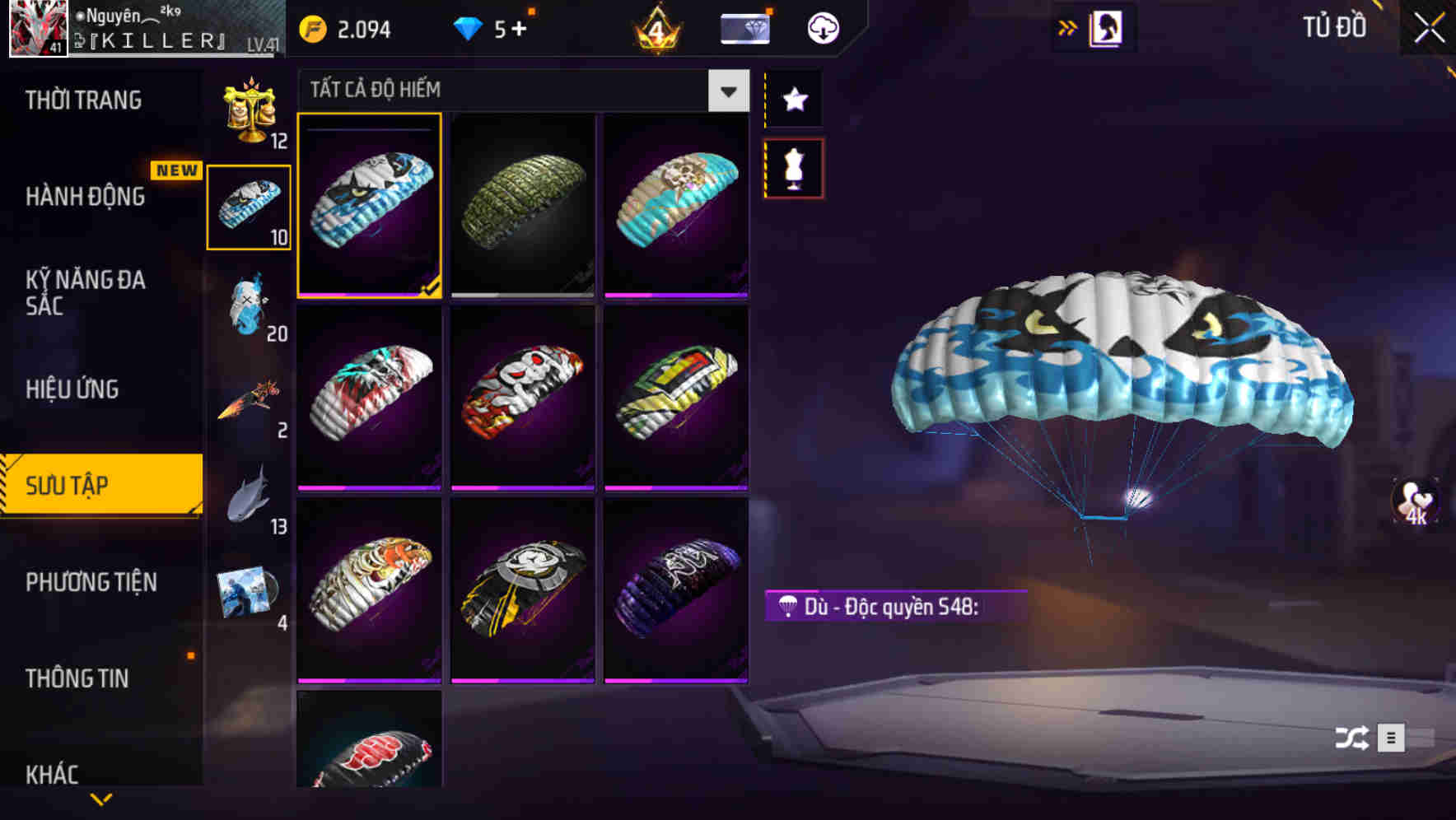The height and width of the screenshot is (820, 1456).
Task: Expand the left menu with bottom chevron arrow
Action: click(101, 797)
